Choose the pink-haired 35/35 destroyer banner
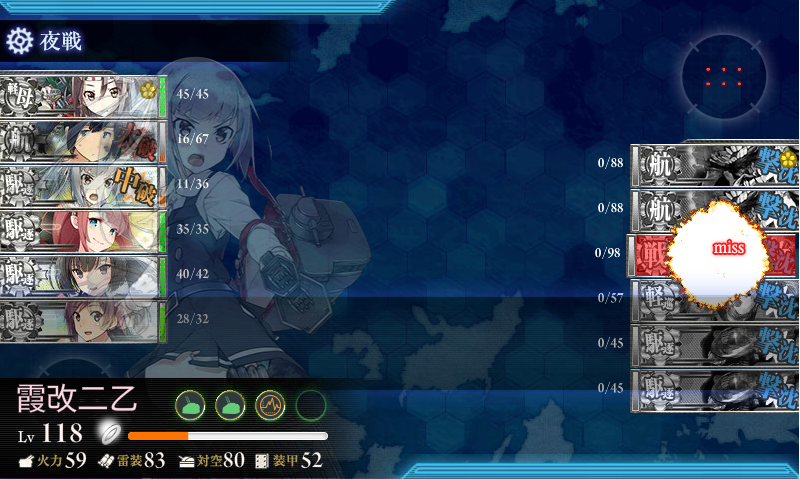Image resolution: width=800 pixels, height=479 pixels. 82,231
